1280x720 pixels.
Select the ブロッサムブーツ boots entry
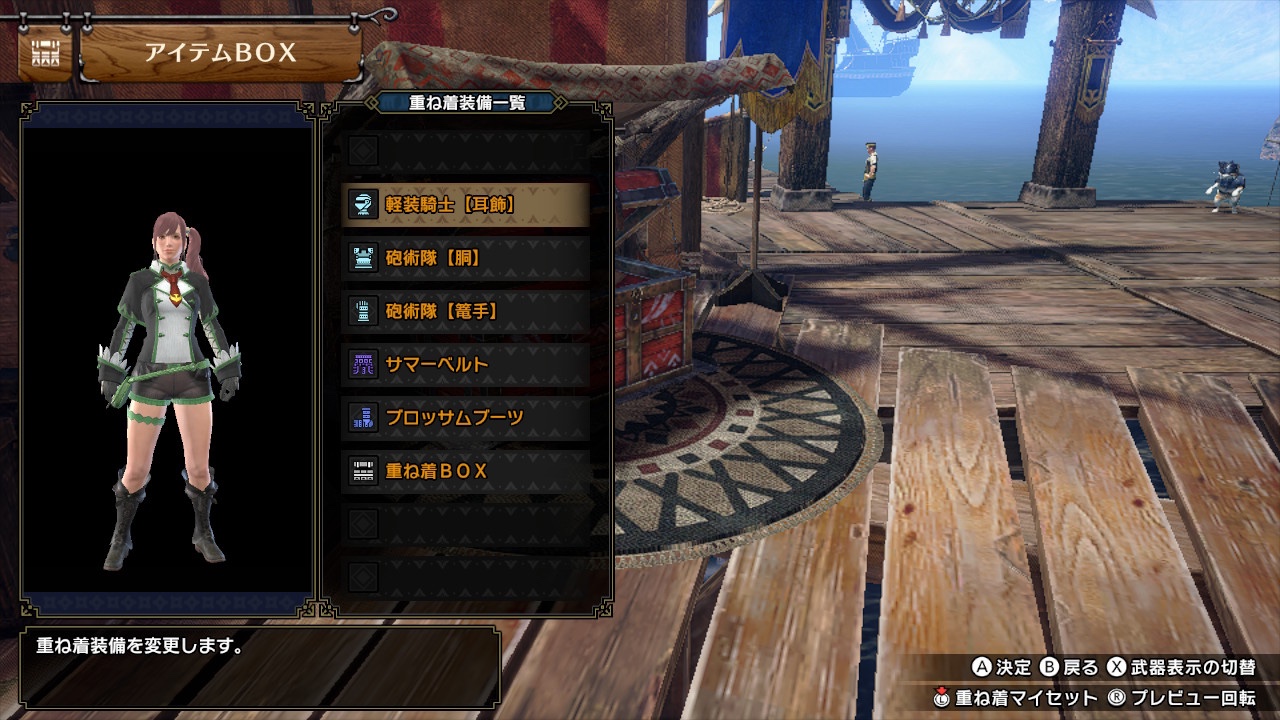point(465,417)
